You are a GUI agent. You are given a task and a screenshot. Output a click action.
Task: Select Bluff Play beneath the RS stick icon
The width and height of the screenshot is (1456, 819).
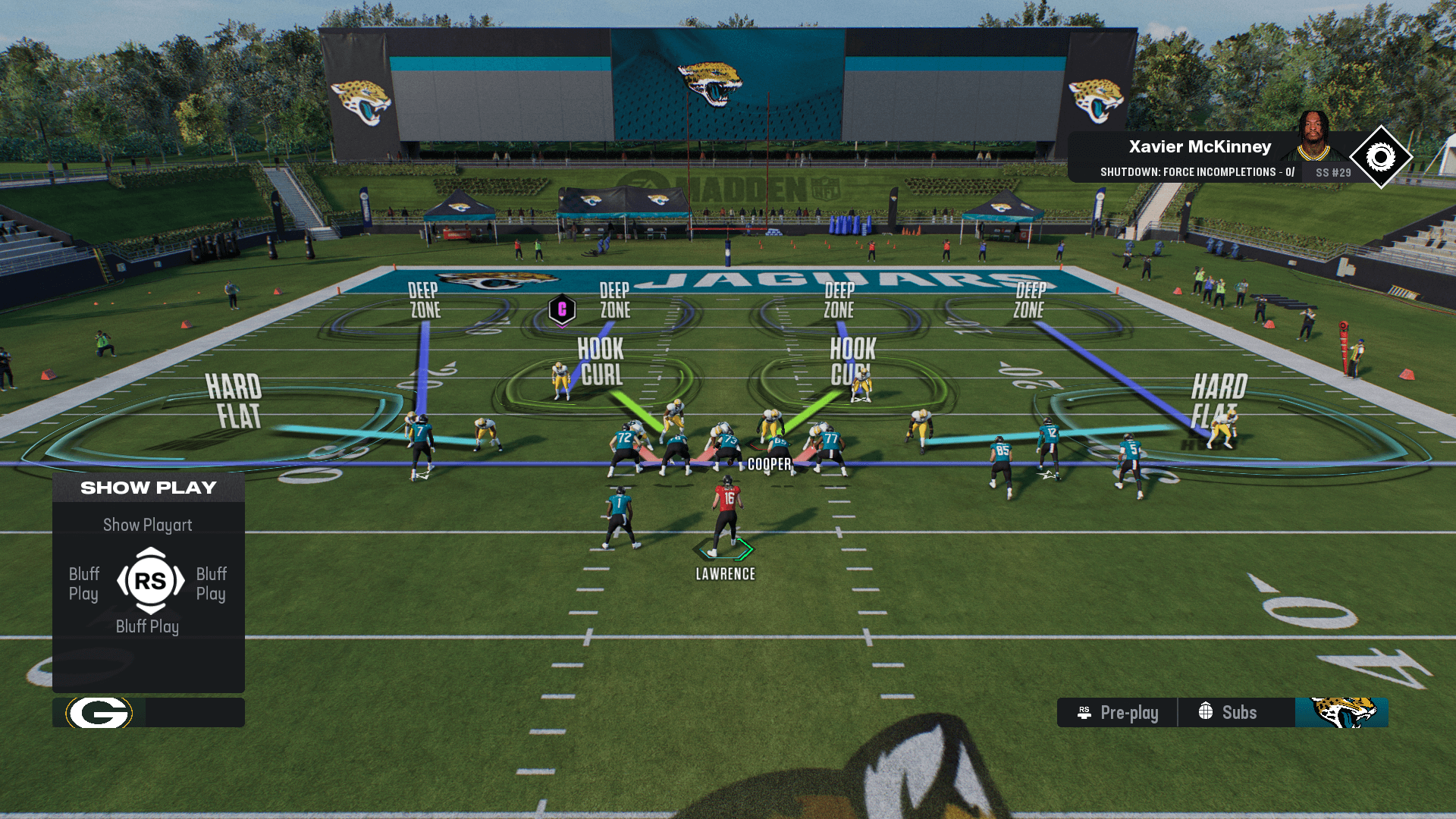(148, 626)
